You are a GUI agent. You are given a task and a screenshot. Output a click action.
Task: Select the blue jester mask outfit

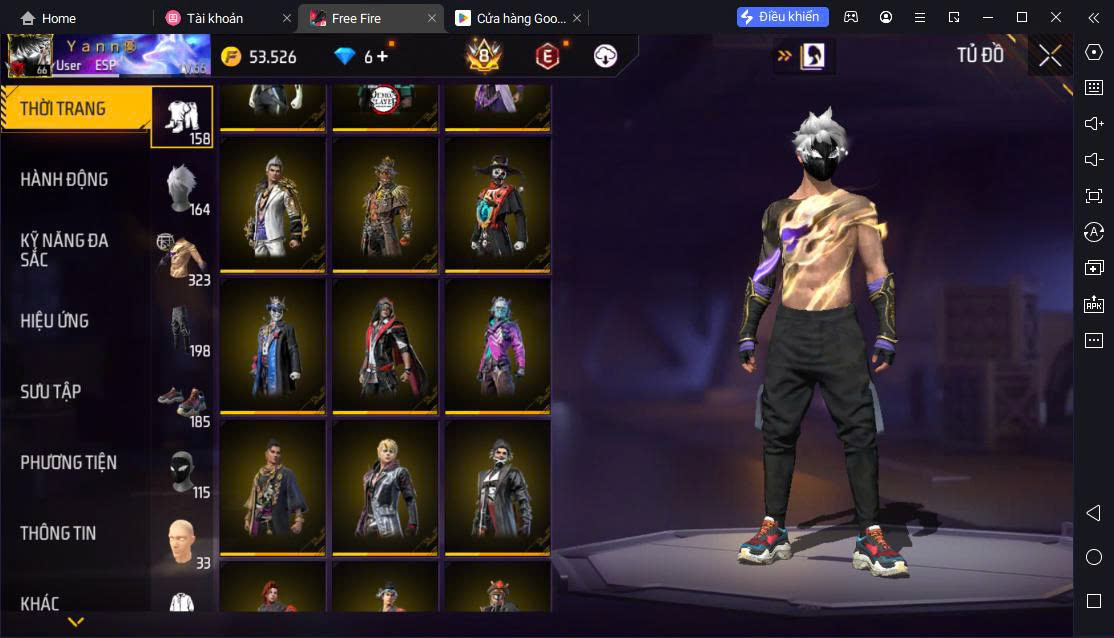point(273,345)
